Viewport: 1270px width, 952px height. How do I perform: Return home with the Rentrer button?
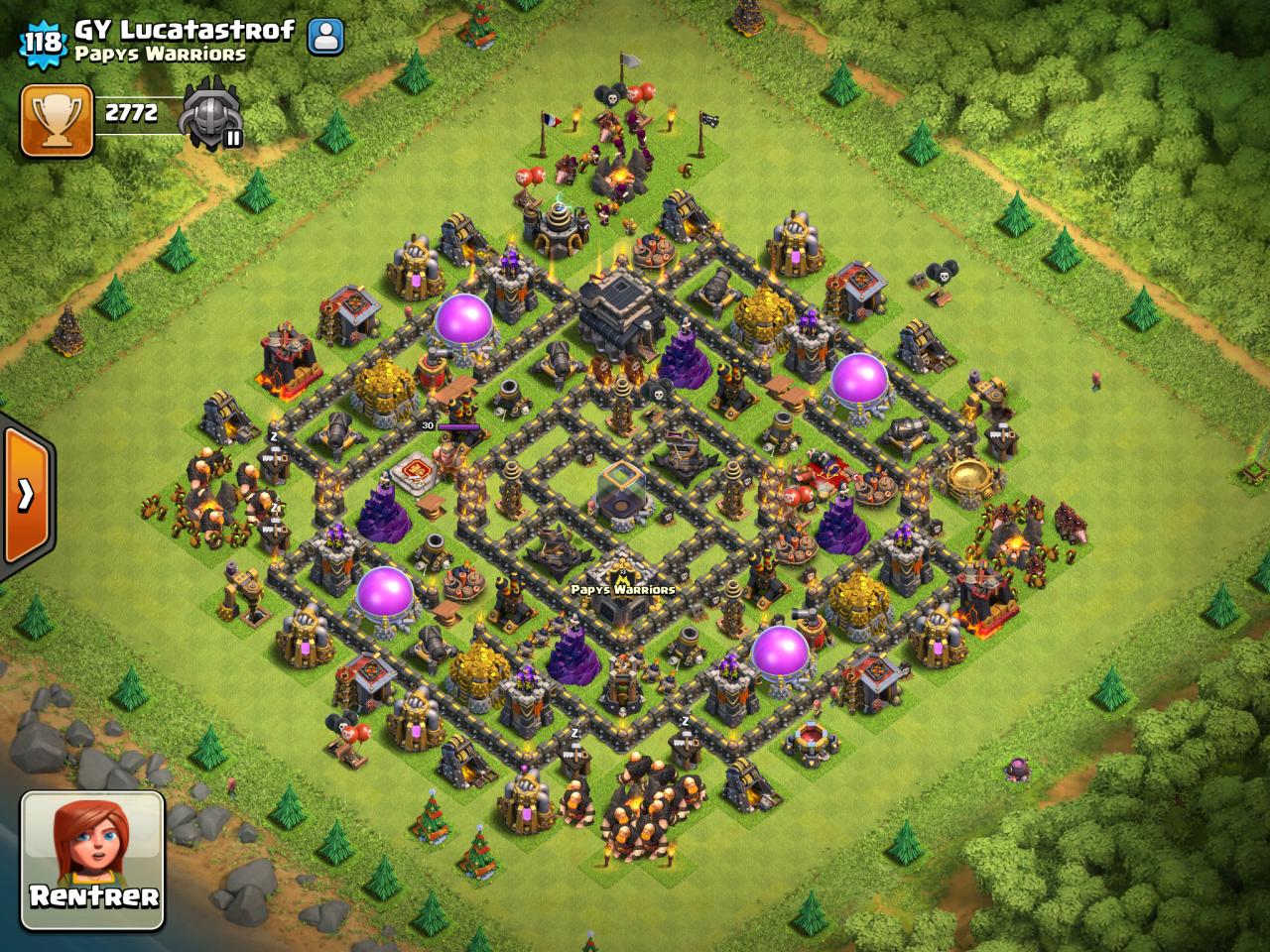tap(93, 860)
